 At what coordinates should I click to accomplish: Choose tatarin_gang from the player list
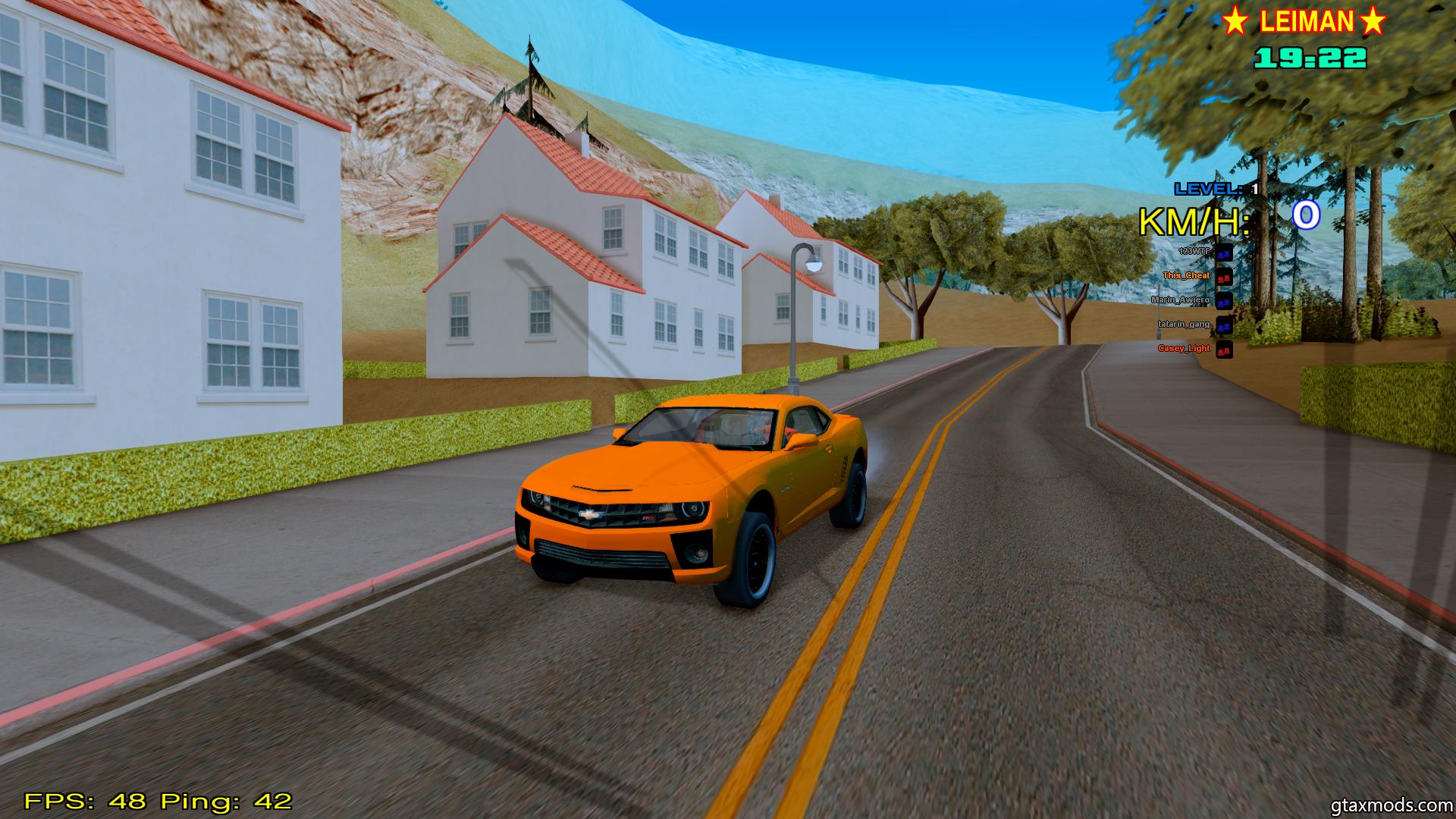coord(1184,324)
